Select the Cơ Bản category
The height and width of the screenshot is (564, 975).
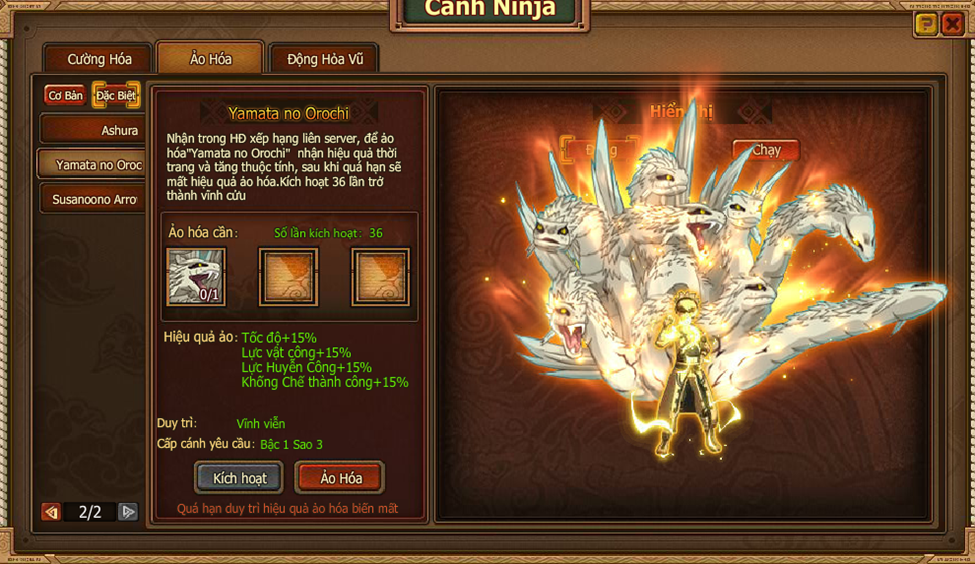click(65, 96)
